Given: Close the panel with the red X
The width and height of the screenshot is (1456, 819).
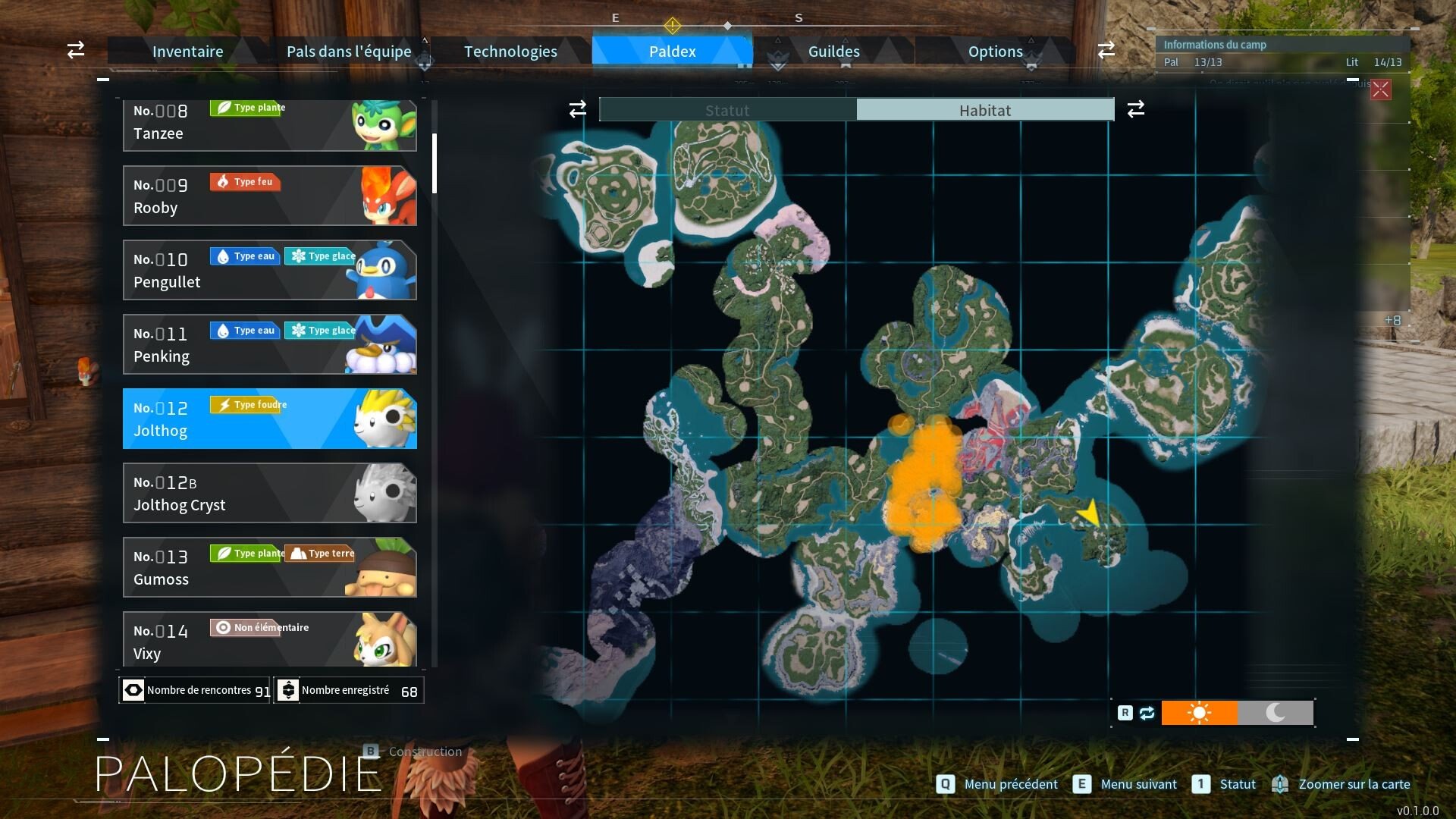Looking at the screenshot, I should (x=1380, y=89).
